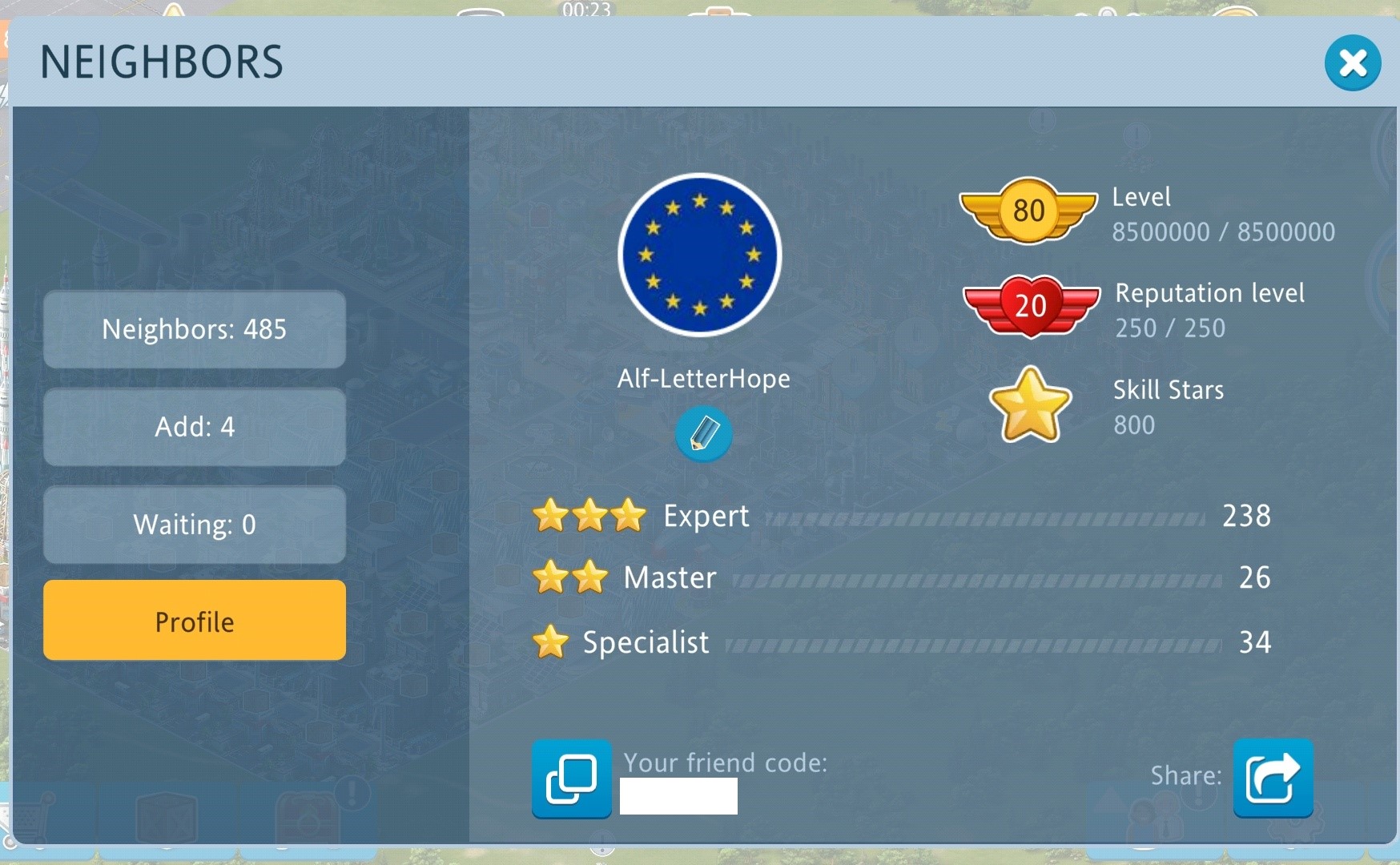Click the EU flag avatar
The height and width of the screenshot is (865, 1400).
[x=700, y=255]
